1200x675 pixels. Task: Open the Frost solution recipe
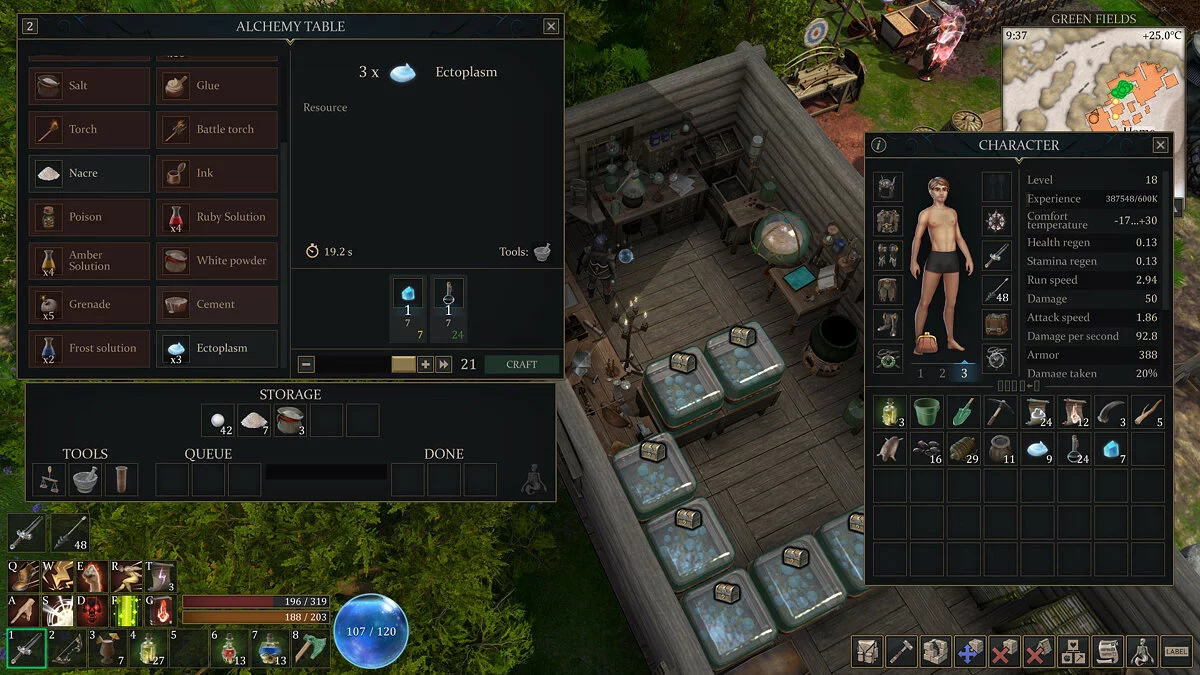point(90,348)
